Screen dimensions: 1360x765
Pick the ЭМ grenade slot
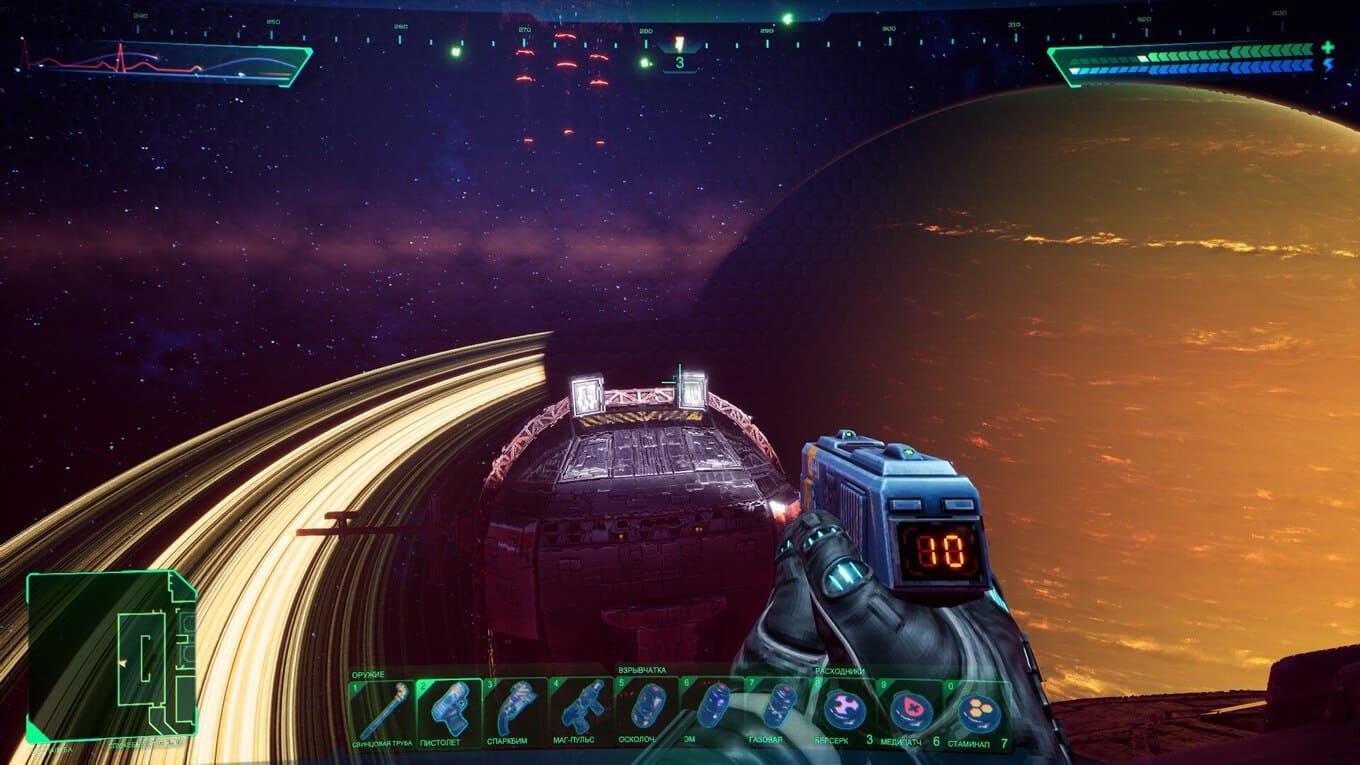(713, 714)
